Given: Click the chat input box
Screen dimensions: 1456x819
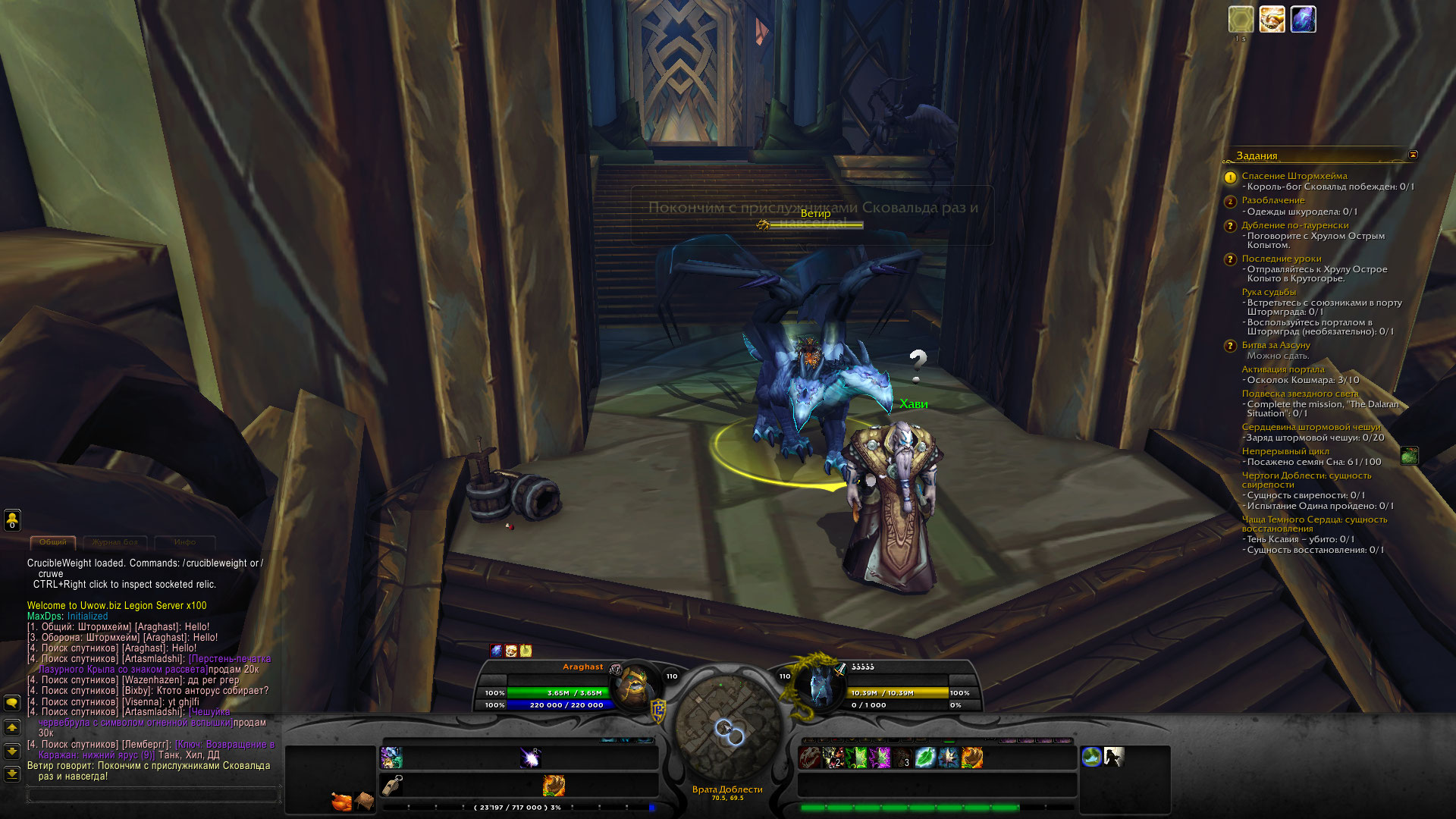Looking at the screenshot, I should point(152,795).
